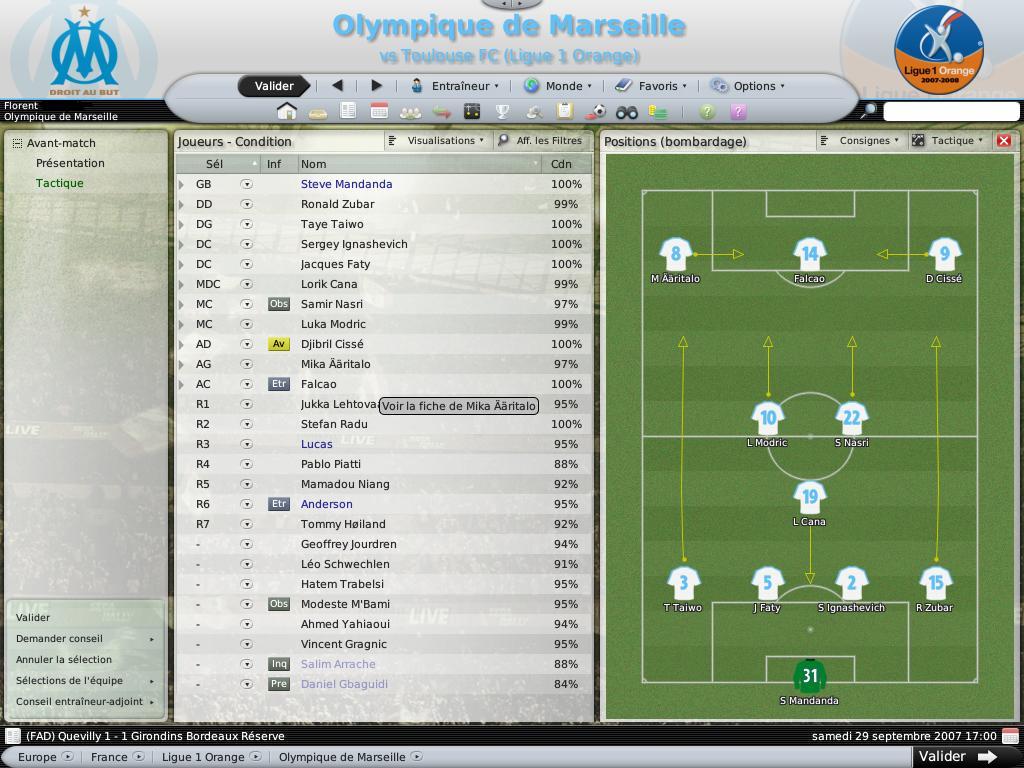Open the Consignes dropdown
1024x768 pixels.
click(x=860, y=141)
